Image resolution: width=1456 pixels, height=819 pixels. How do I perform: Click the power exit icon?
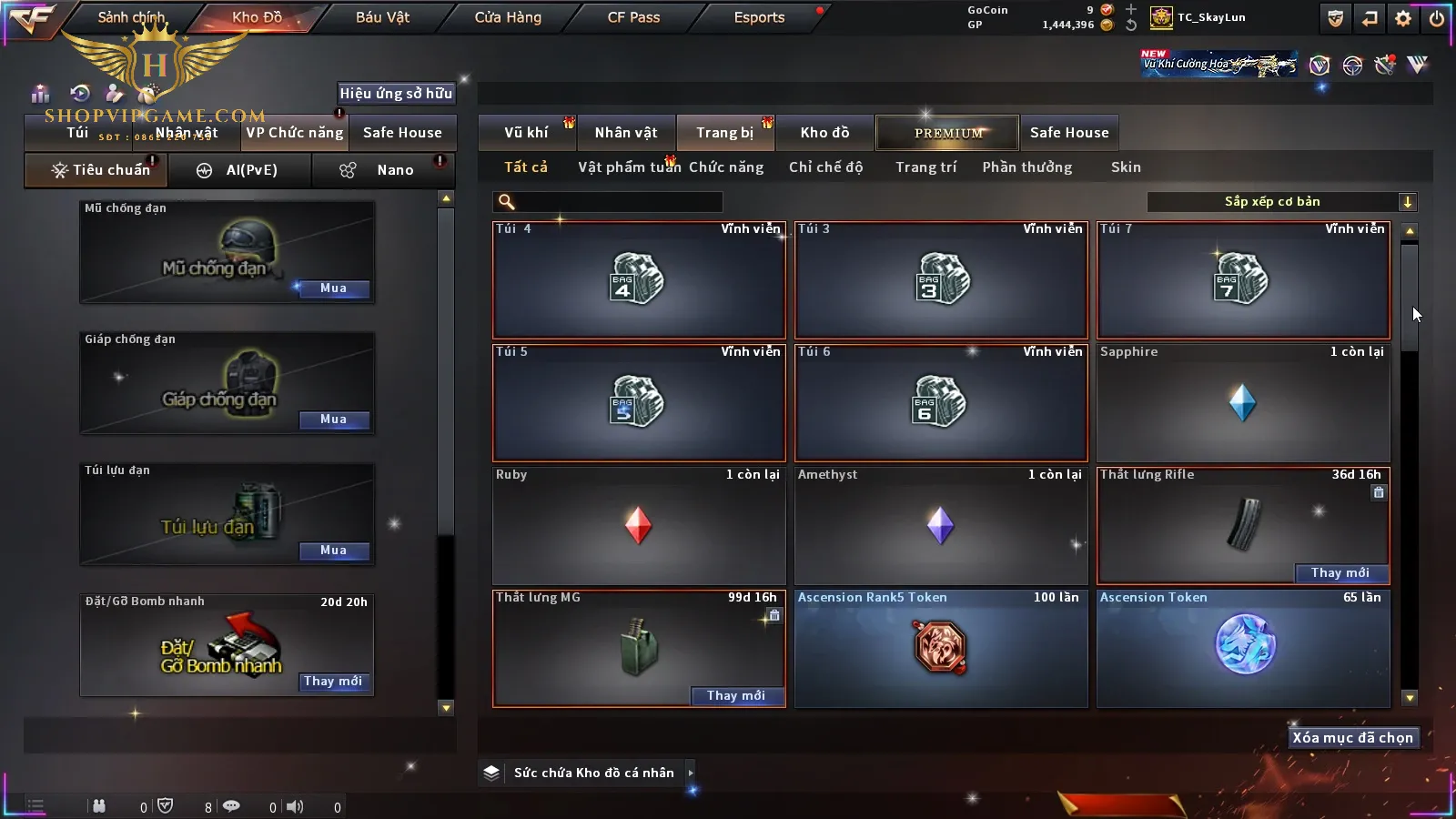[x=1437, y=18]
